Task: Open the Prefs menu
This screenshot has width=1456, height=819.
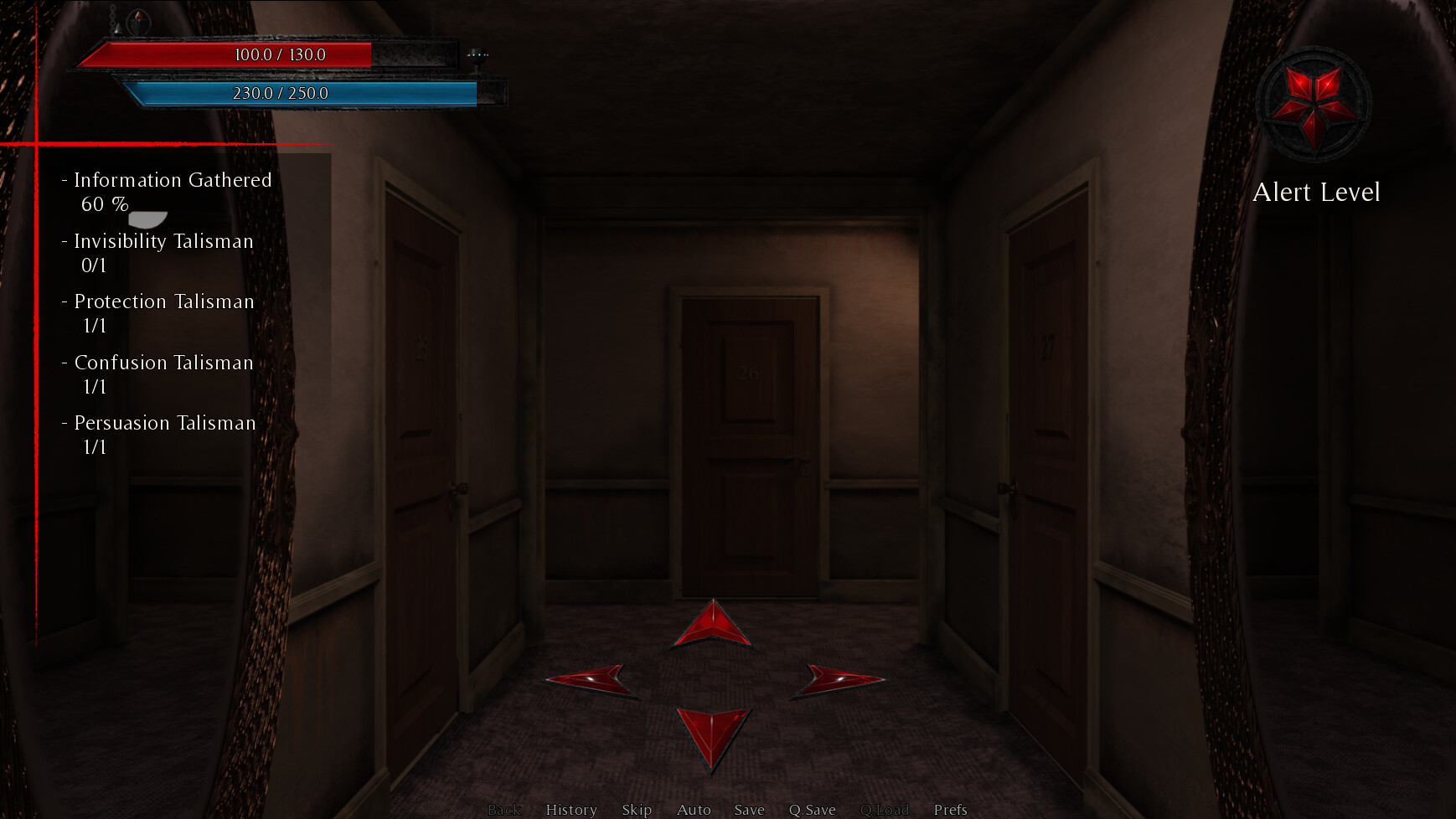Action: point(951,809)
